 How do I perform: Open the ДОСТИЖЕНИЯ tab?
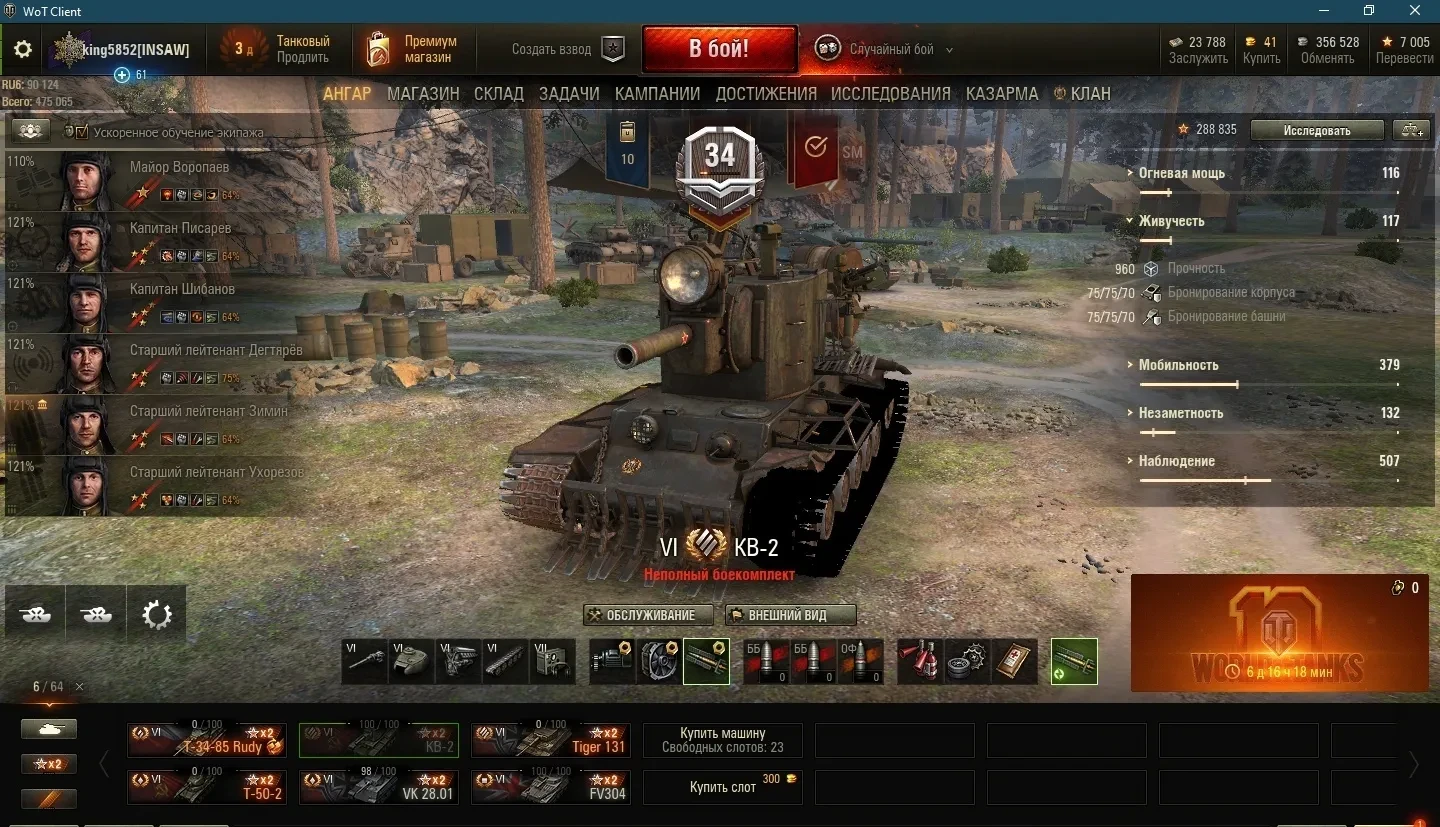(766, 94)
